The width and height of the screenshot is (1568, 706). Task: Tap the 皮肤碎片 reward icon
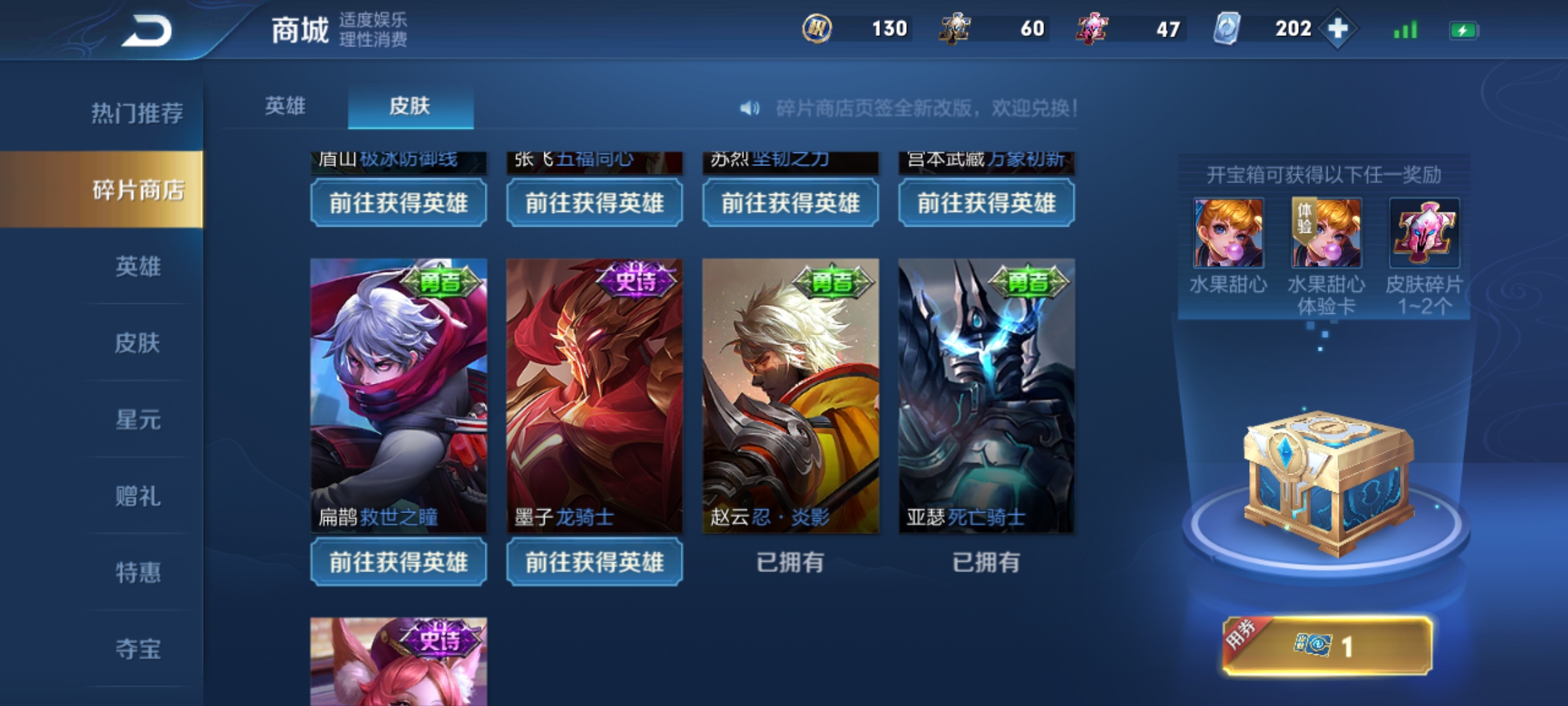click(1424, 233)
